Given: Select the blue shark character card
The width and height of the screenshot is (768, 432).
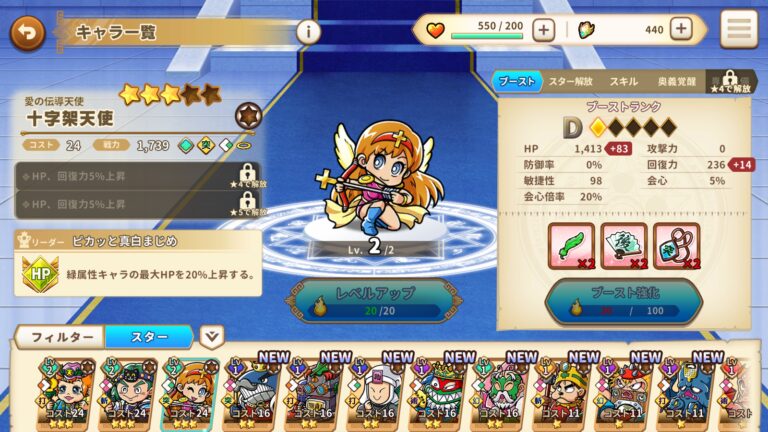Looking at the screenshot, I should click(x=253, y=392).
